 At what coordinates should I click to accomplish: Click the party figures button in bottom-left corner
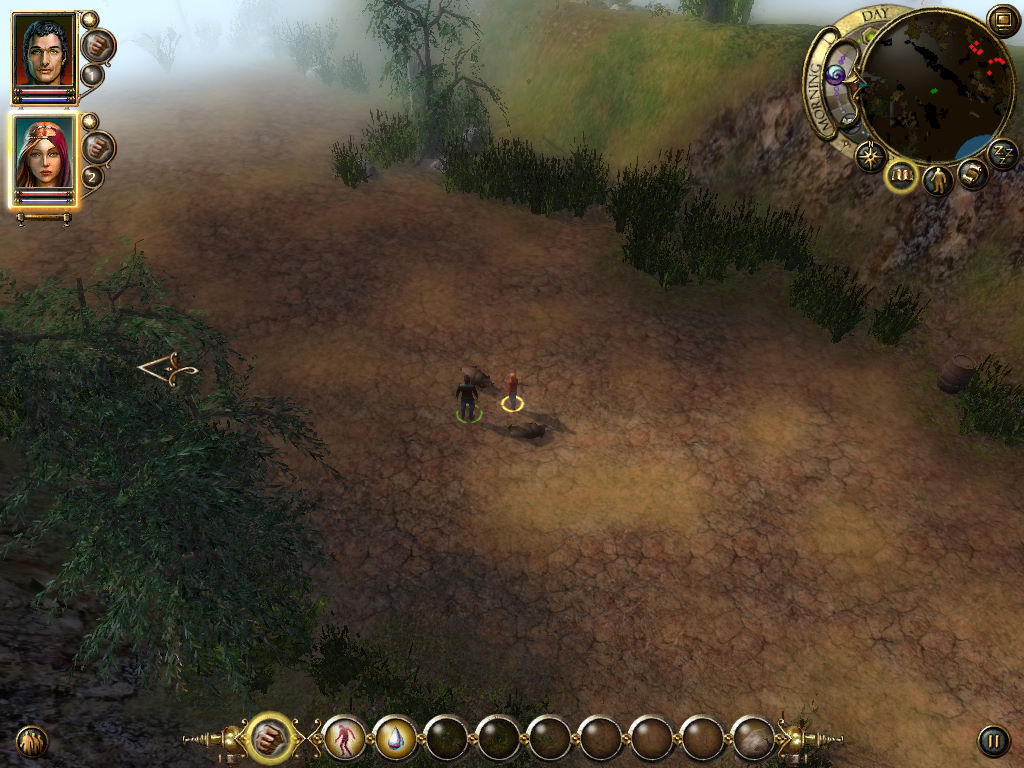click(32, 741)
